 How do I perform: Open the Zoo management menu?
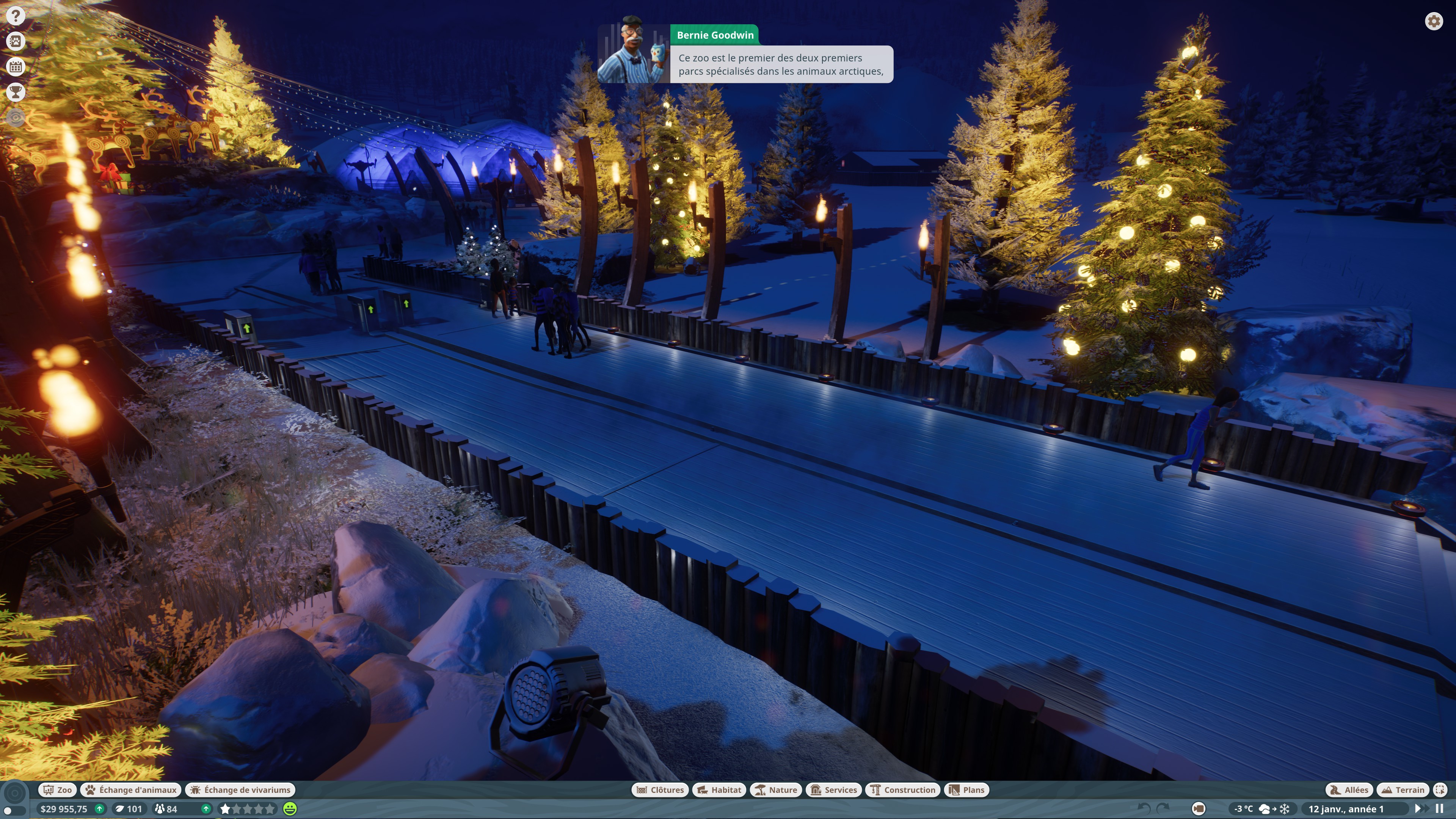coord(58,789)
